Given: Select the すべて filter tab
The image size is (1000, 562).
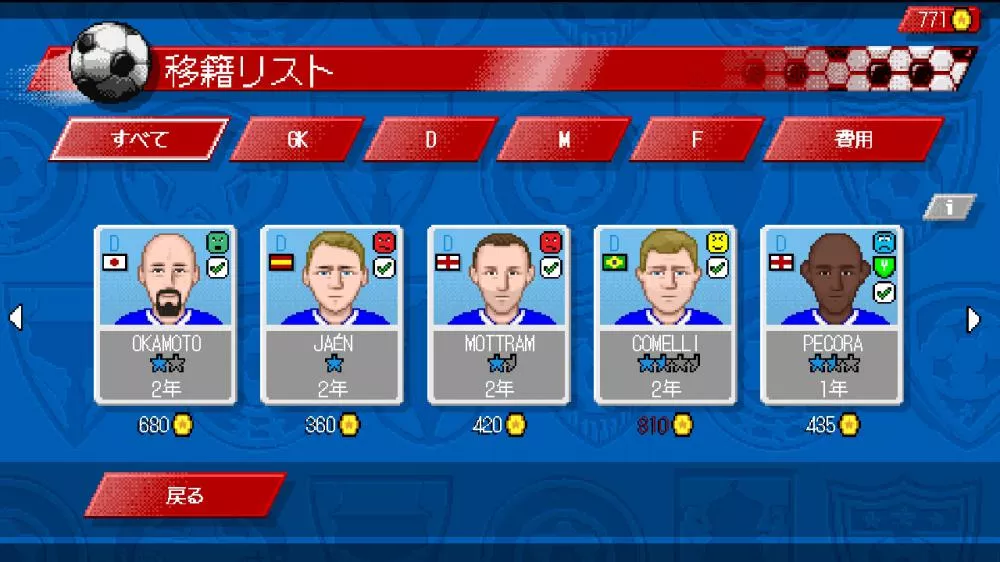Looking at the screenshot, I should tap(139, 139).
